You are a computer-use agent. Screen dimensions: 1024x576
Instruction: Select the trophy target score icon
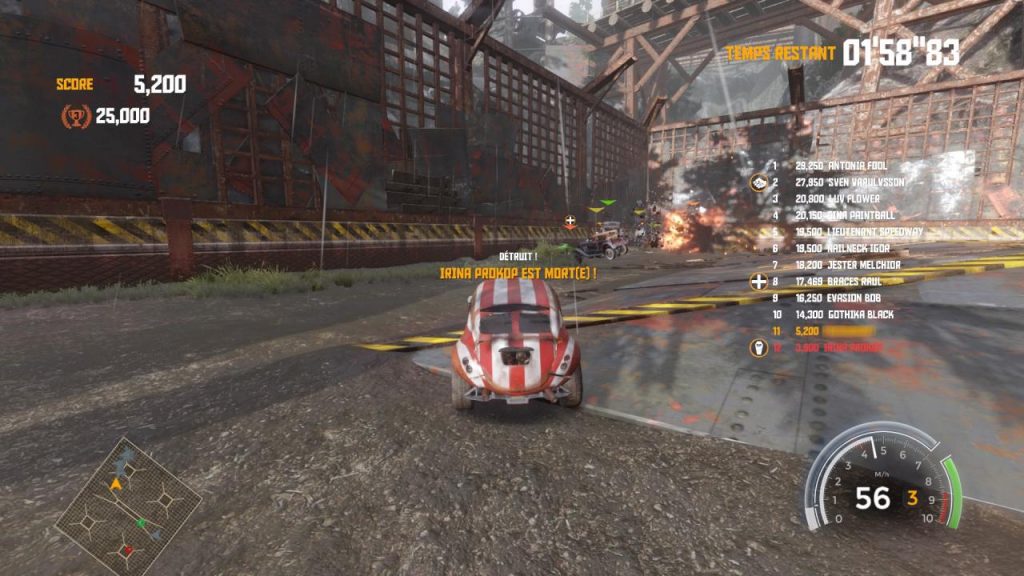click(x=75, y=117)
